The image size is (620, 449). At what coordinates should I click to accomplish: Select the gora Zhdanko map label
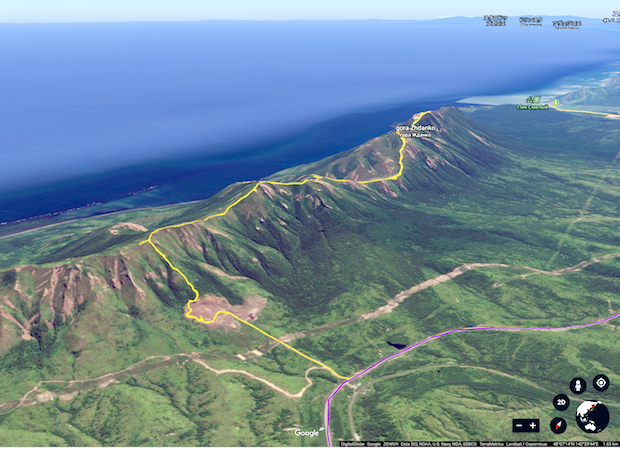click(416, 128)
